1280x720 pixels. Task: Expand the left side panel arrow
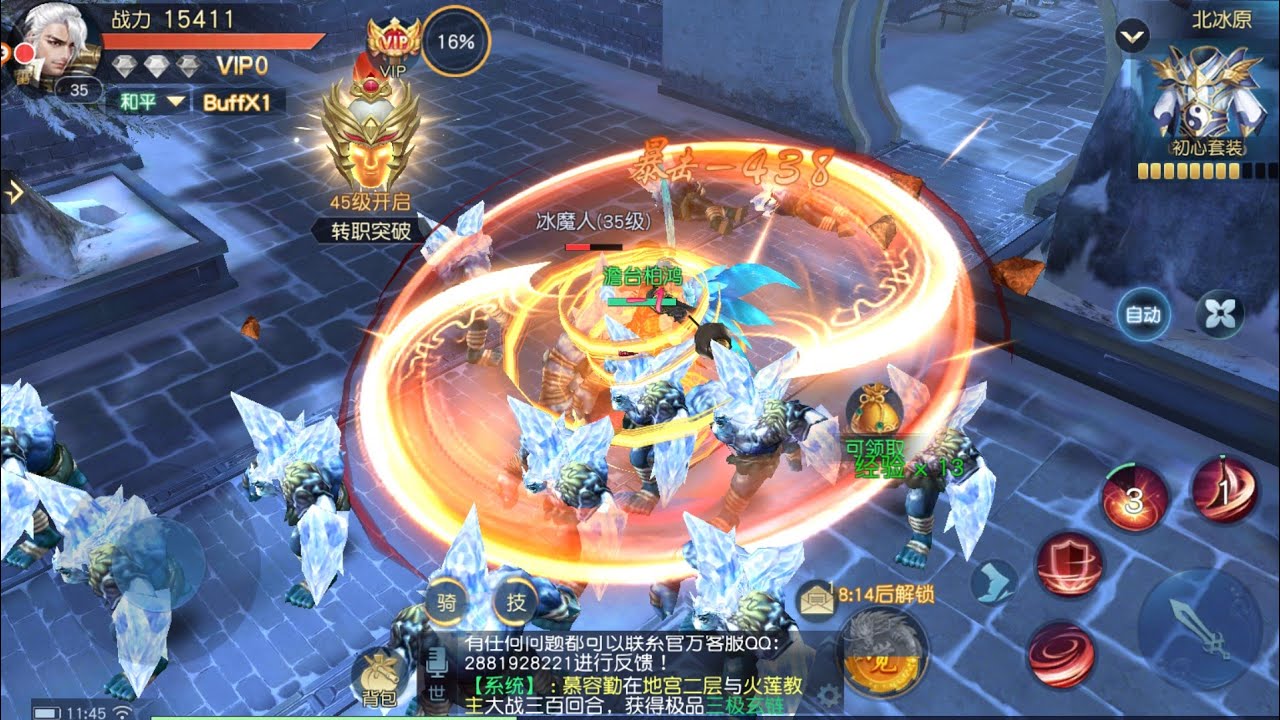pos(14,194)
